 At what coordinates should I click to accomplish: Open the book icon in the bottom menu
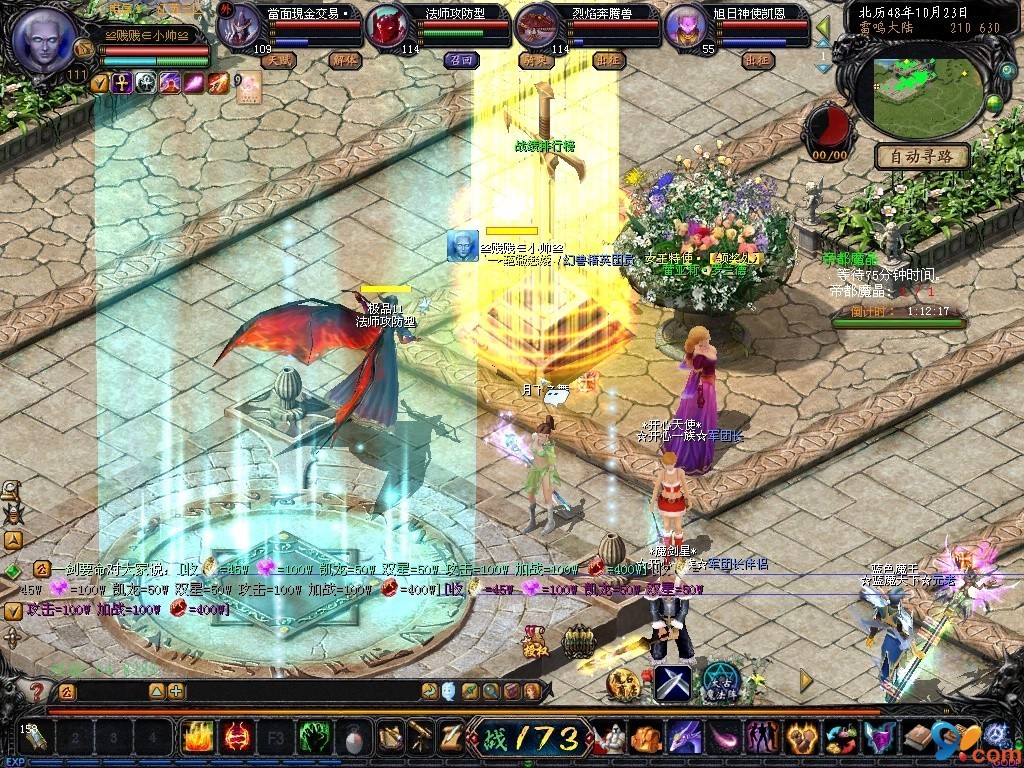917,738
